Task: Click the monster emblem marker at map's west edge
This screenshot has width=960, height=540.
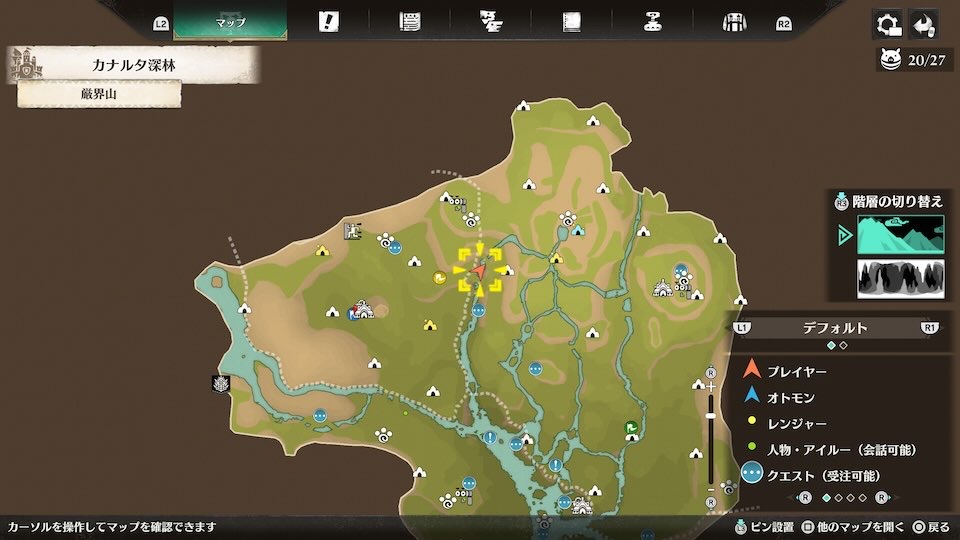Action: click(220, 383)
